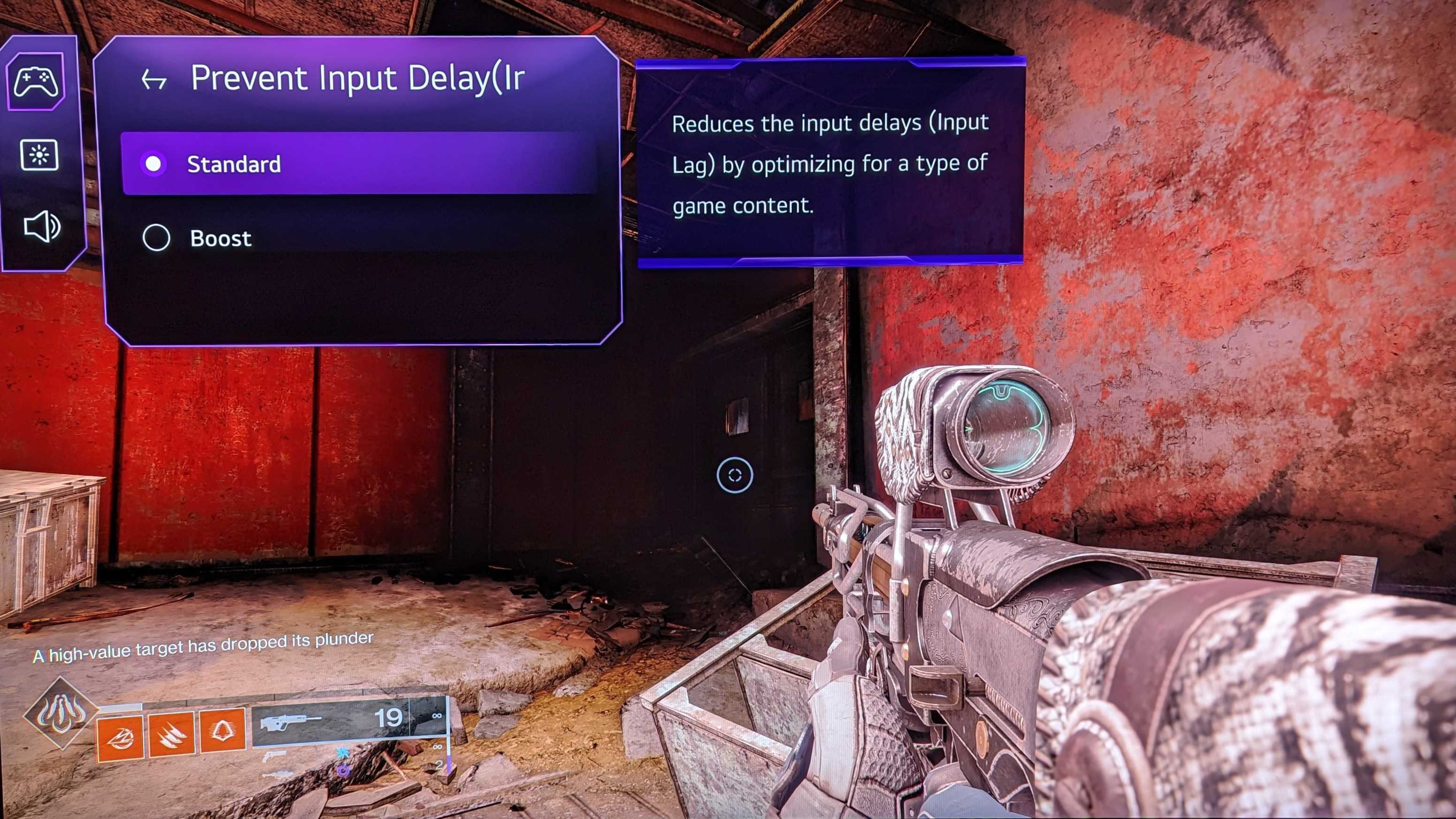Open the sound speaker tab

tap(41, 227)
